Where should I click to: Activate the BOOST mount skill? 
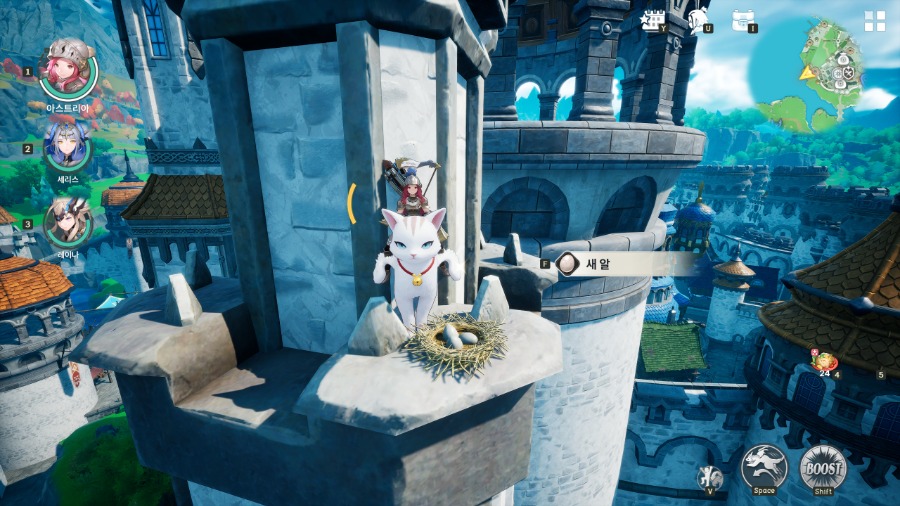[823, 466]
